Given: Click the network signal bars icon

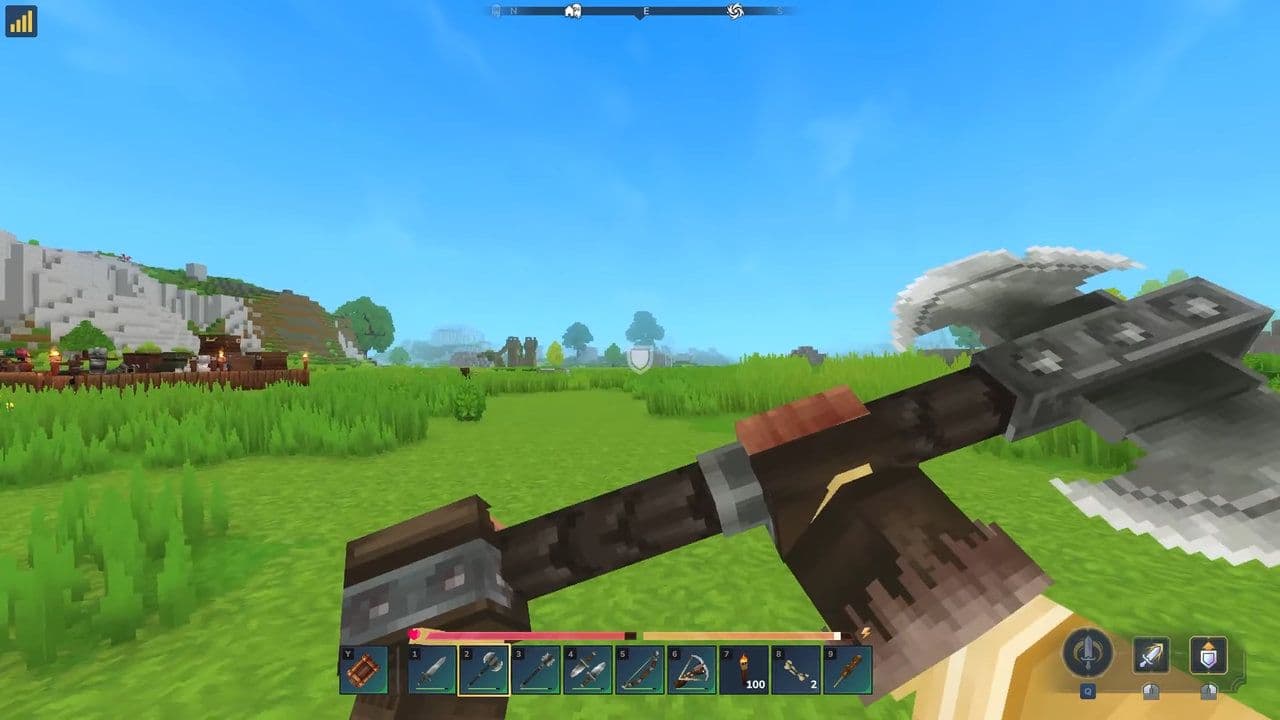Looking at the screenshot, I should (22, 21).
